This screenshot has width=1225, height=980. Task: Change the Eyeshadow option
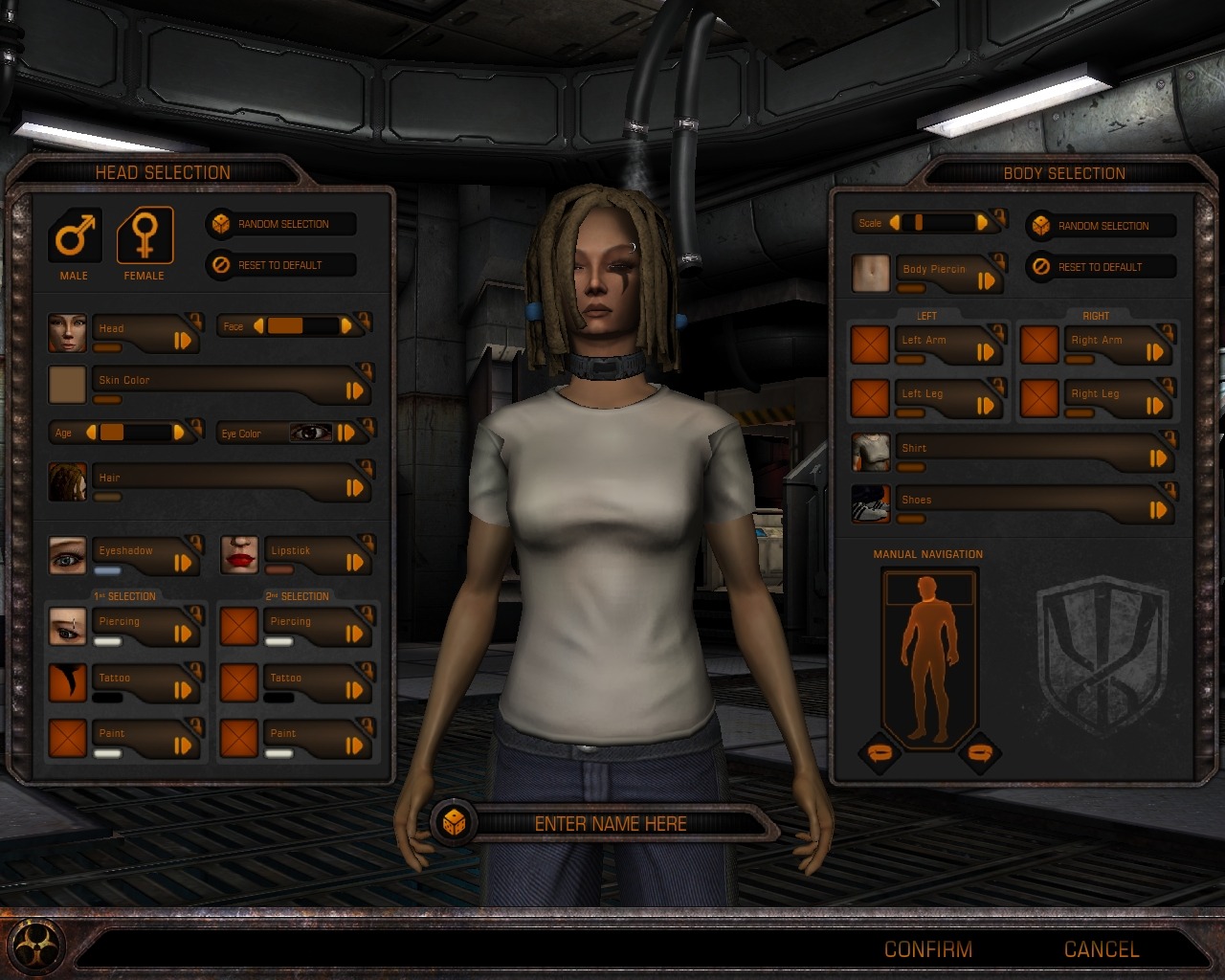pos(183,563)
